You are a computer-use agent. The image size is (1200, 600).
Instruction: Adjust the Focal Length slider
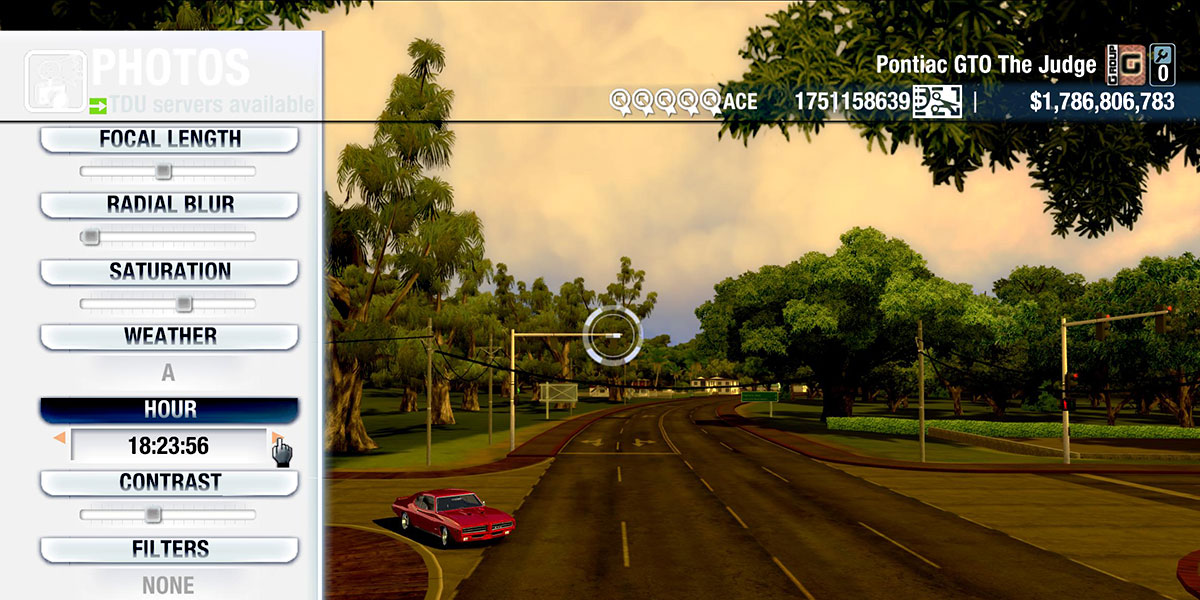[163, 172]
